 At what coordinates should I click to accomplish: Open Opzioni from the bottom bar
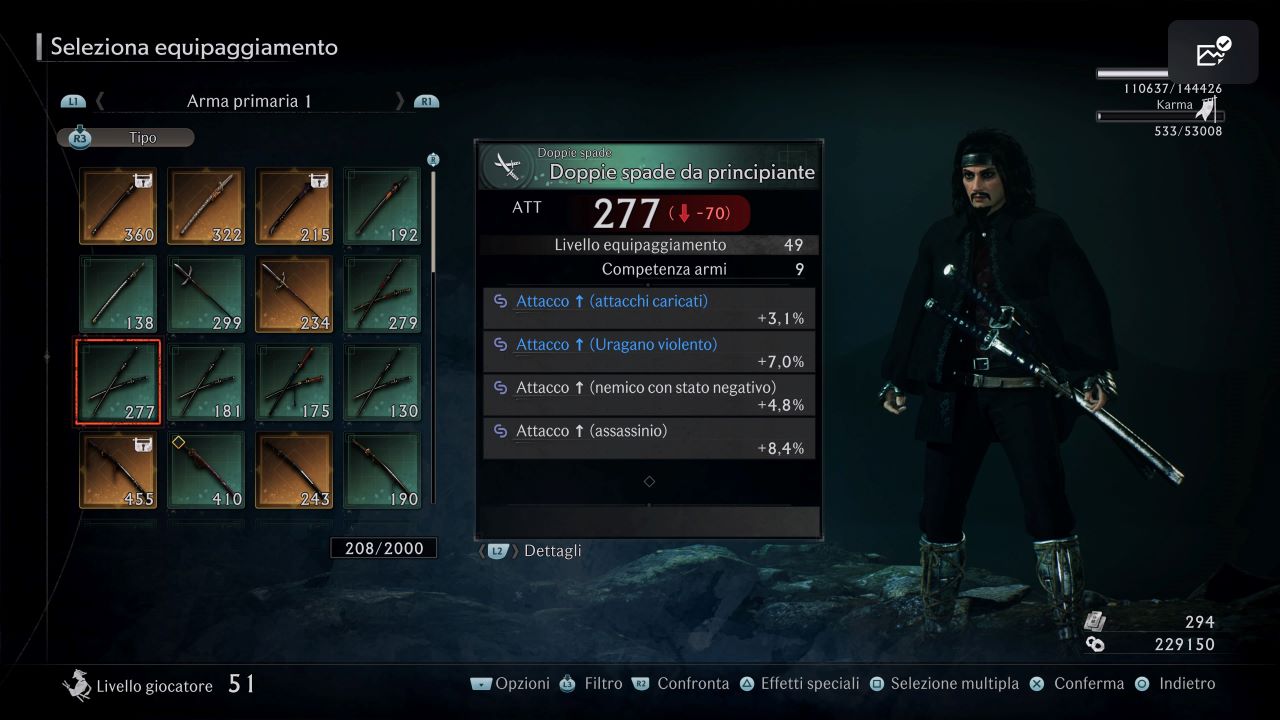[523, 683]
